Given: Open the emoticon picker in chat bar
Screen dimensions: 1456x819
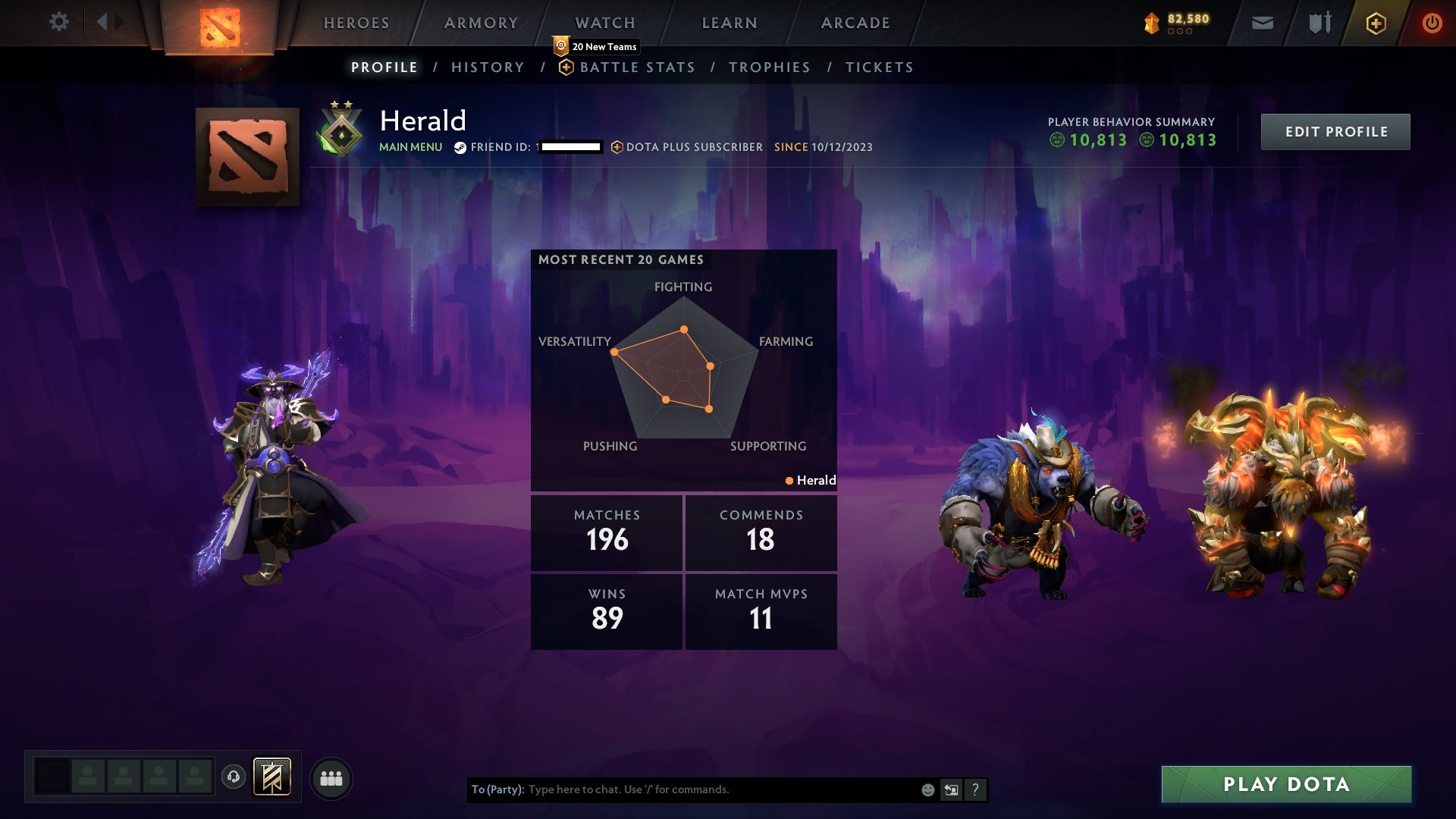Looking at the screenshot, I should click(927, 789).
